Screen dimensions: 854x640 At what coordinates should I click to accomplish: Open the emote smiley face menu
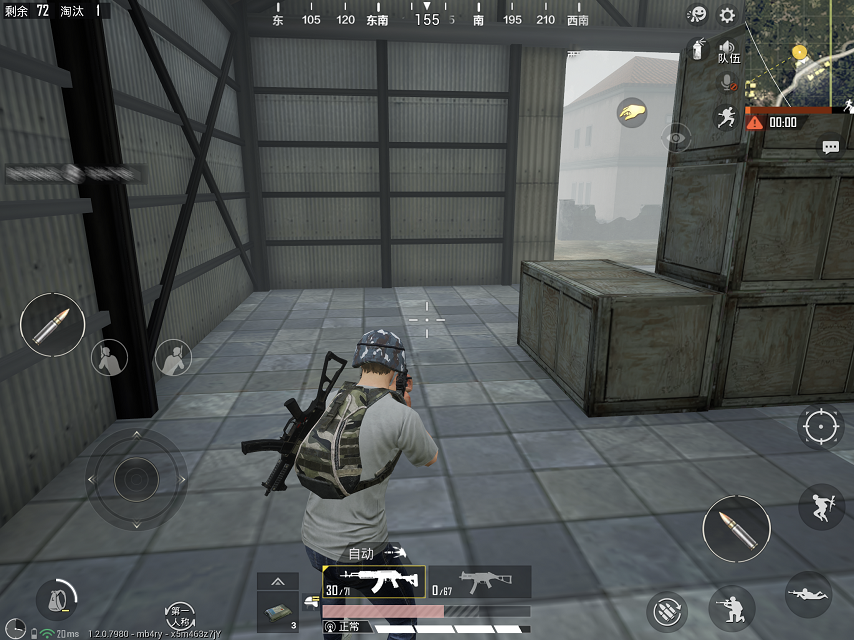pos(697,15)
